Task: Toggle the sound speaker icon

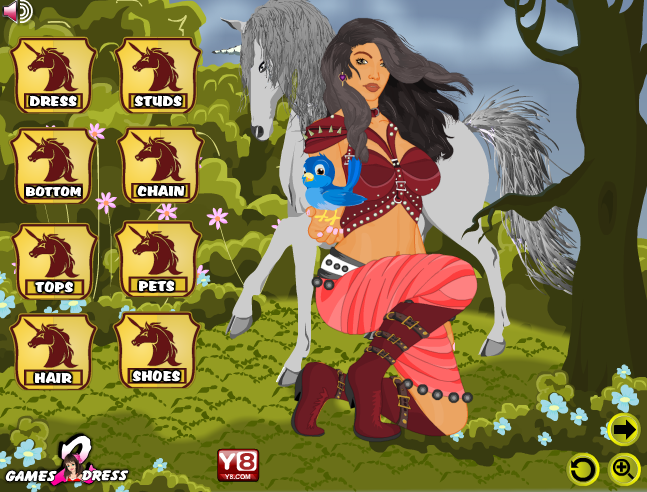Action: pyautogui.click(x=18, y=11)
